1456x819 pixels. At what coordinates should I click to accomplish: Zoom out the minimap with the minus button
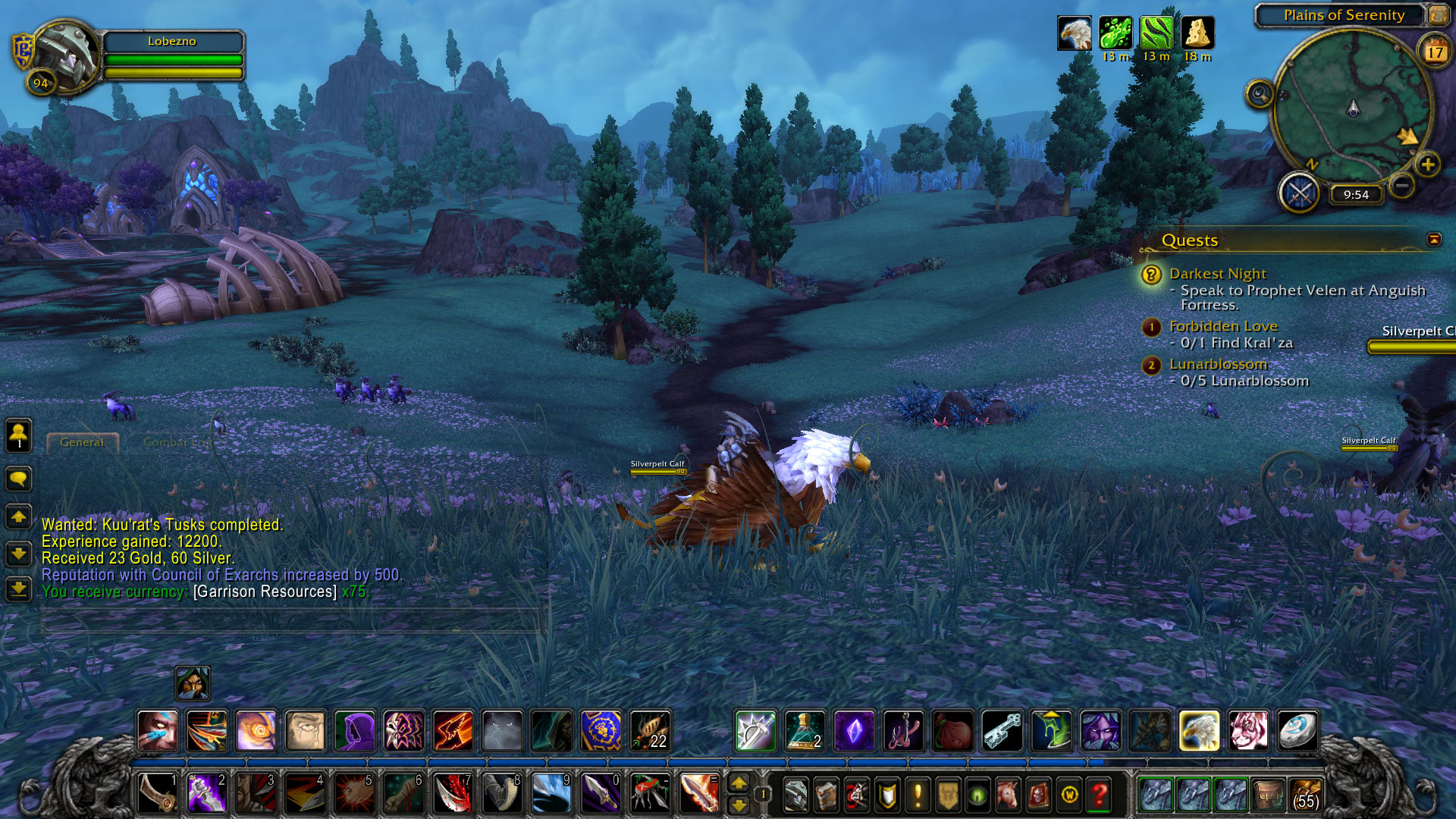pos(1402,185)
